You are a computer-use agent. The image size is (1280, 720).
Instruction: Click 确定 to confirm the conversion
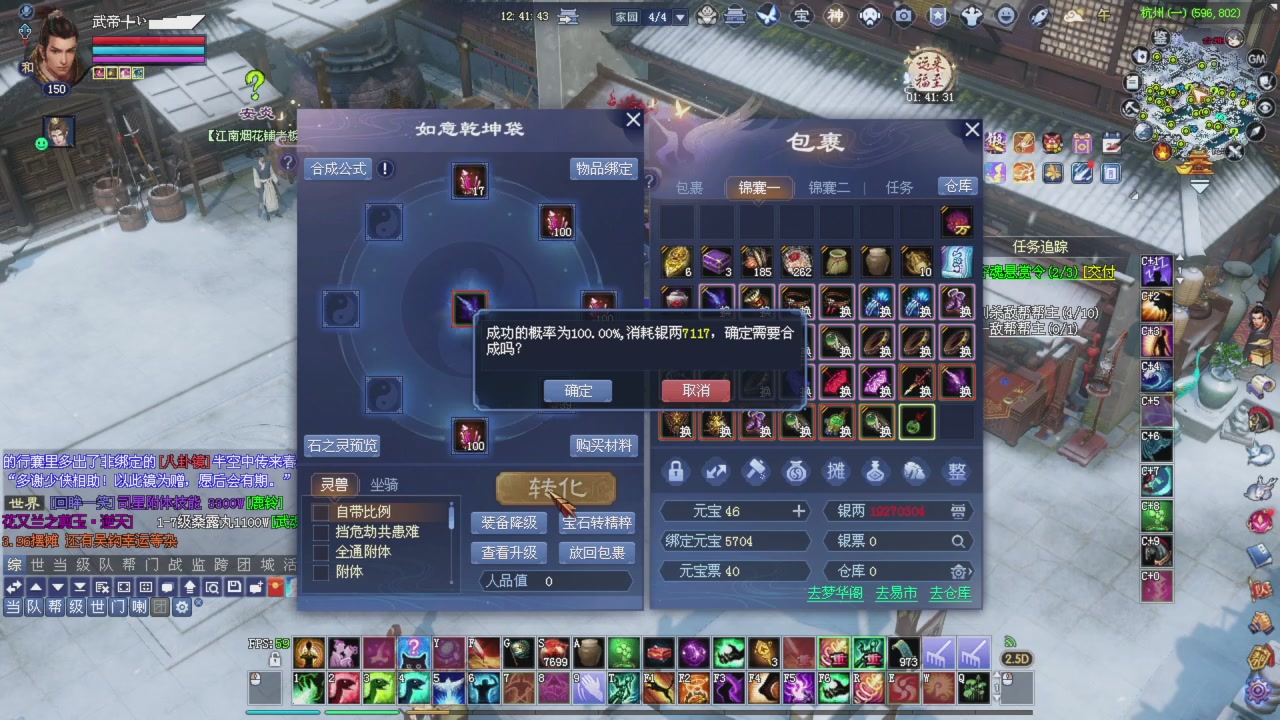pos(577,390)
